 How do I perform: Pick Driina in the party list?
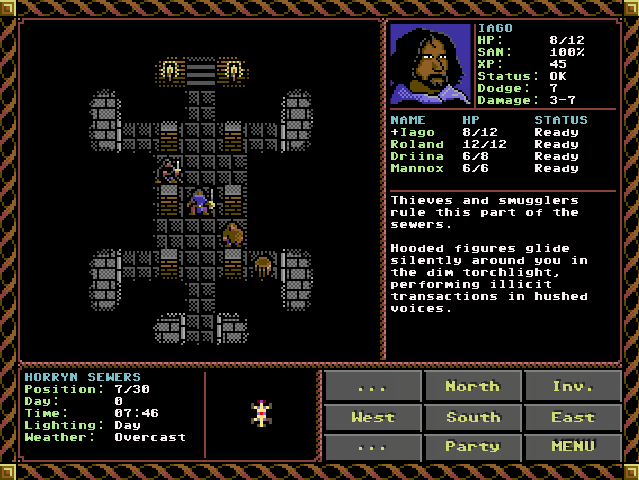point(416,156)
